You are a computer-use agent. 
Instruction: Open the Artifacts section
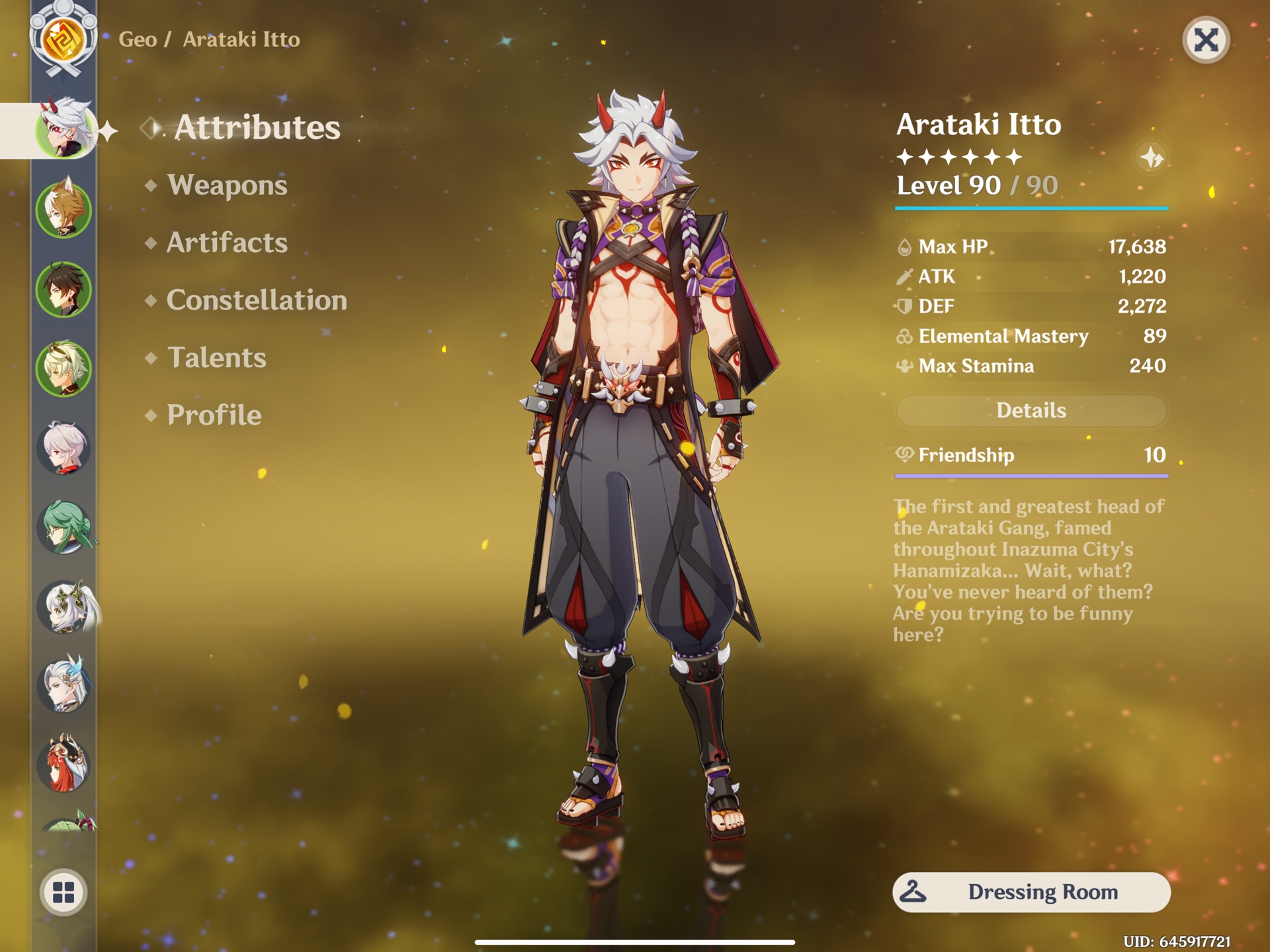228,243
